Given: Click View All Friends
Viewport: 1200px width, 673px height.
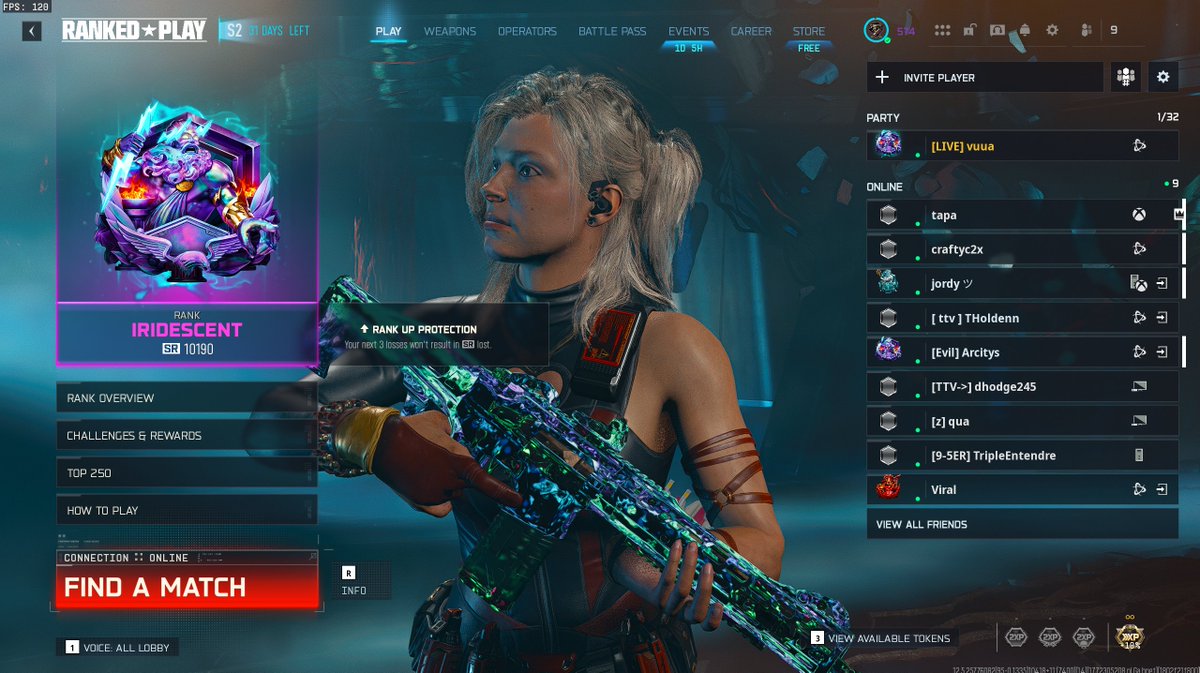Looking at the screenshot, I should click(1020, 524).
